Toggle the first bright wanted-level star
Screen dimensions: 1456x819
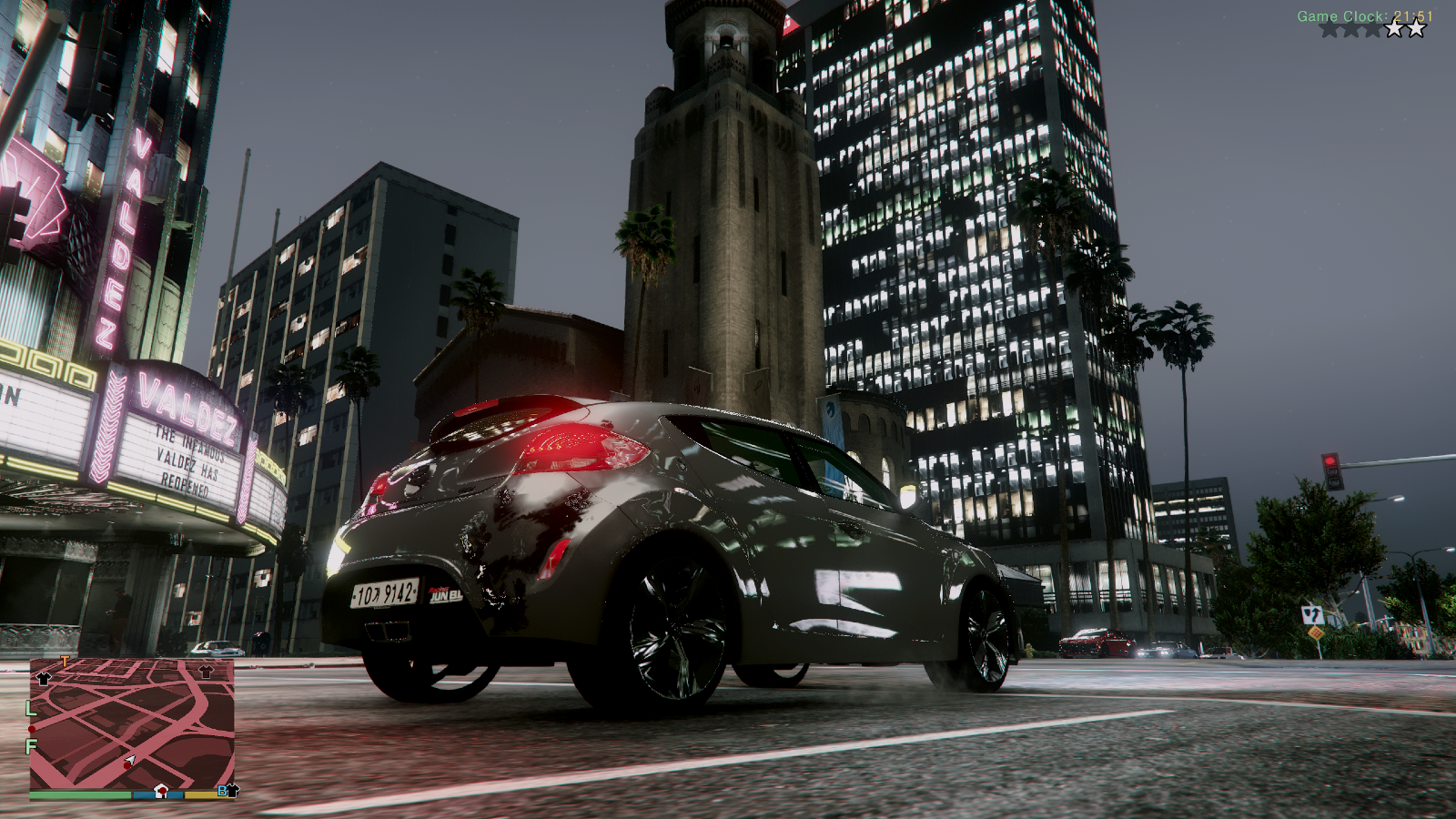click(x=1393, y=29)
